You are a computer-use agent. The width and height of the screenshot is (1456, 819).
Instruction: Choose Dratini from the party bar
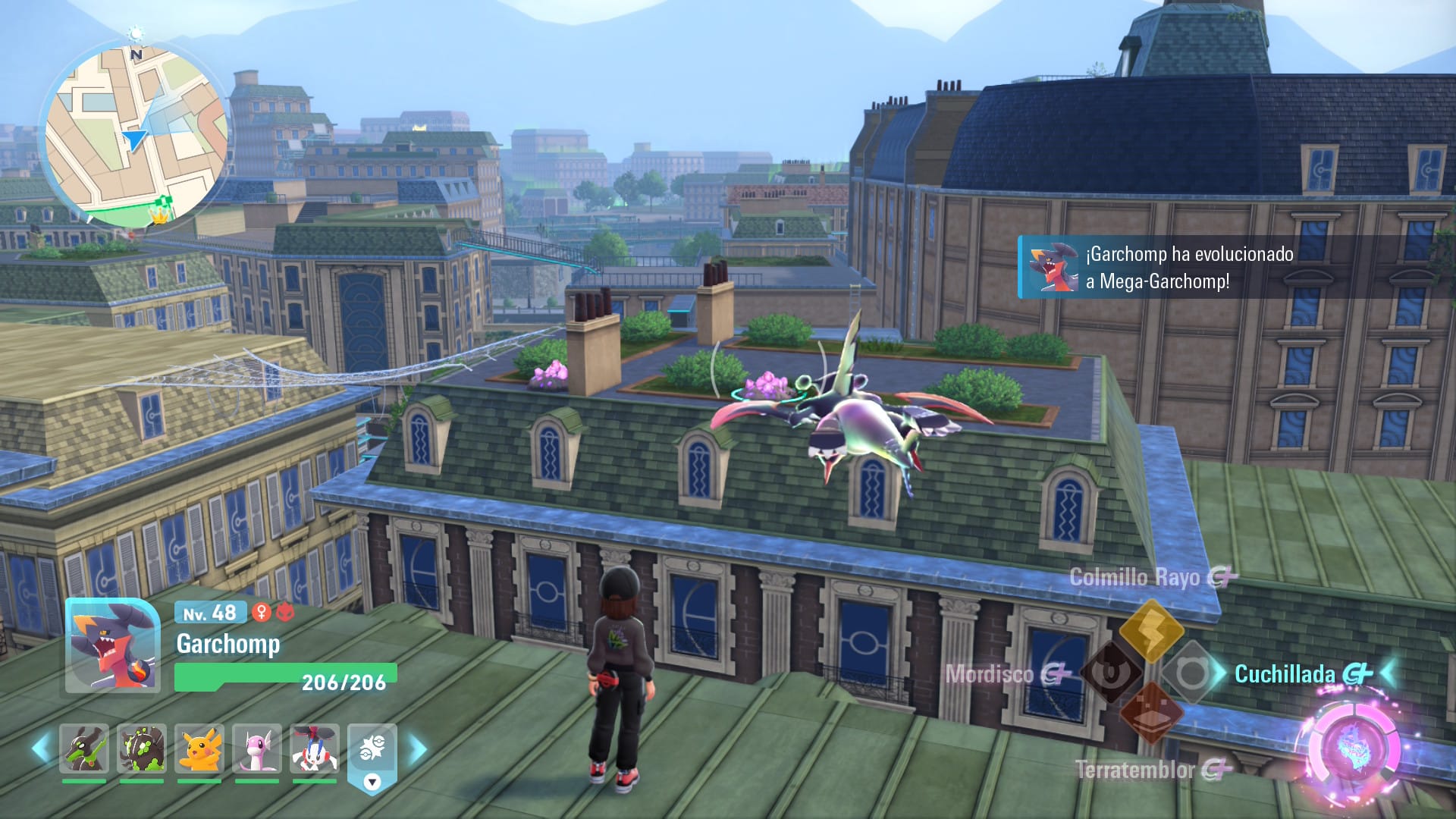click(x=257, y=748)
